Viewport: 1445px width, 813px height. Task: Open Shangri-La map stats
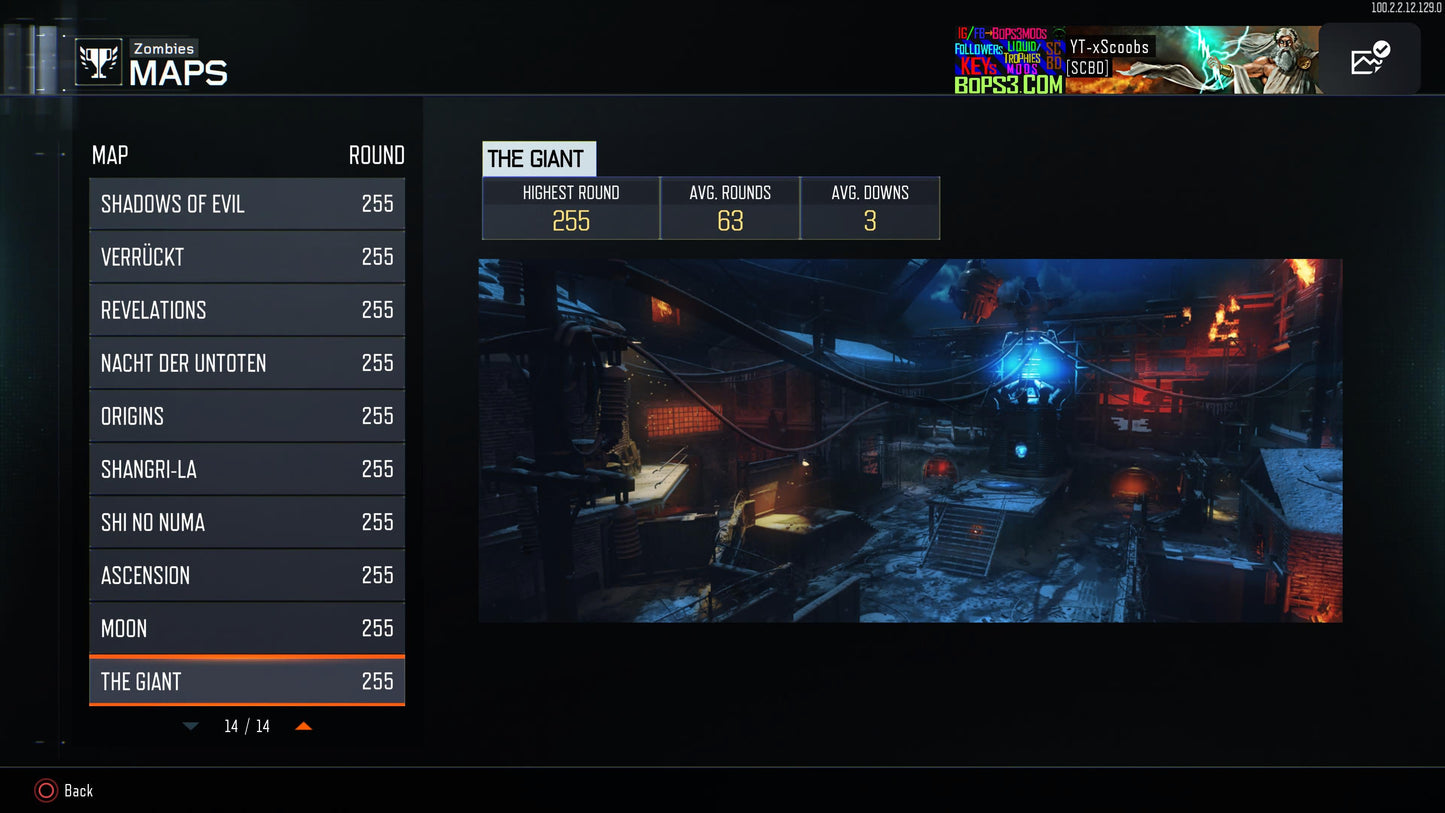[x=247, y=469]
